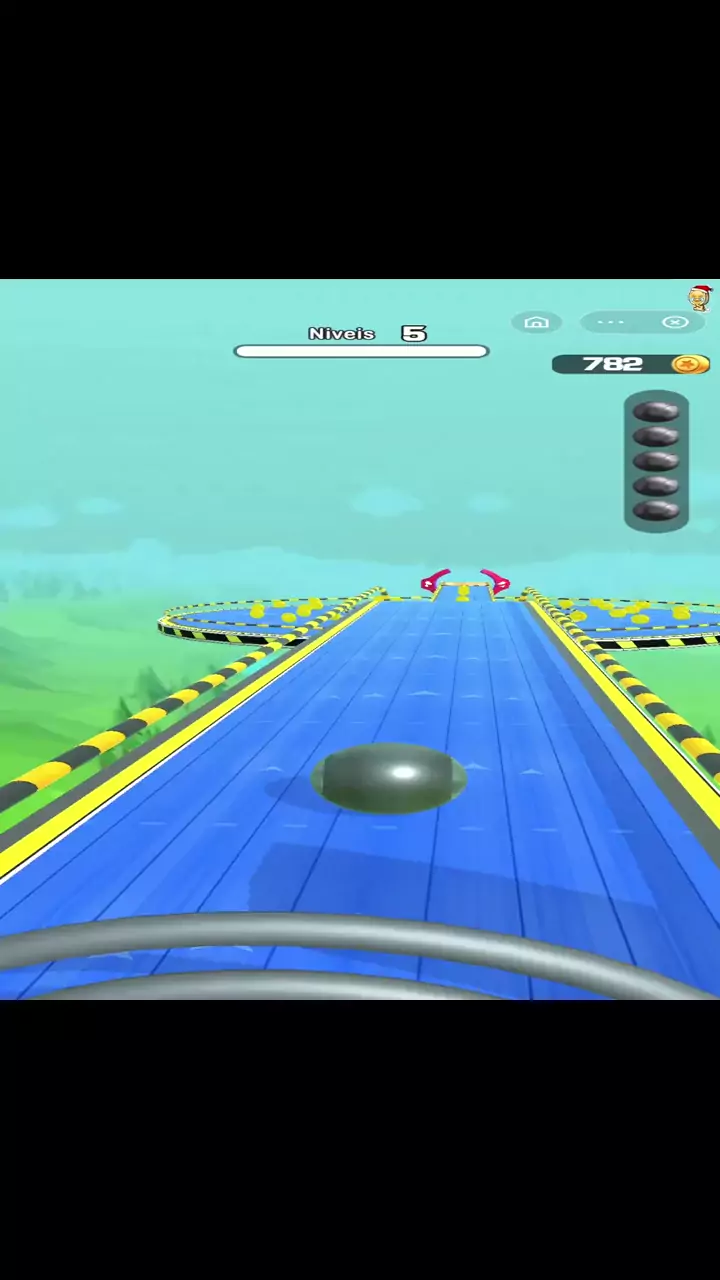Close the game with the X button

676,322
